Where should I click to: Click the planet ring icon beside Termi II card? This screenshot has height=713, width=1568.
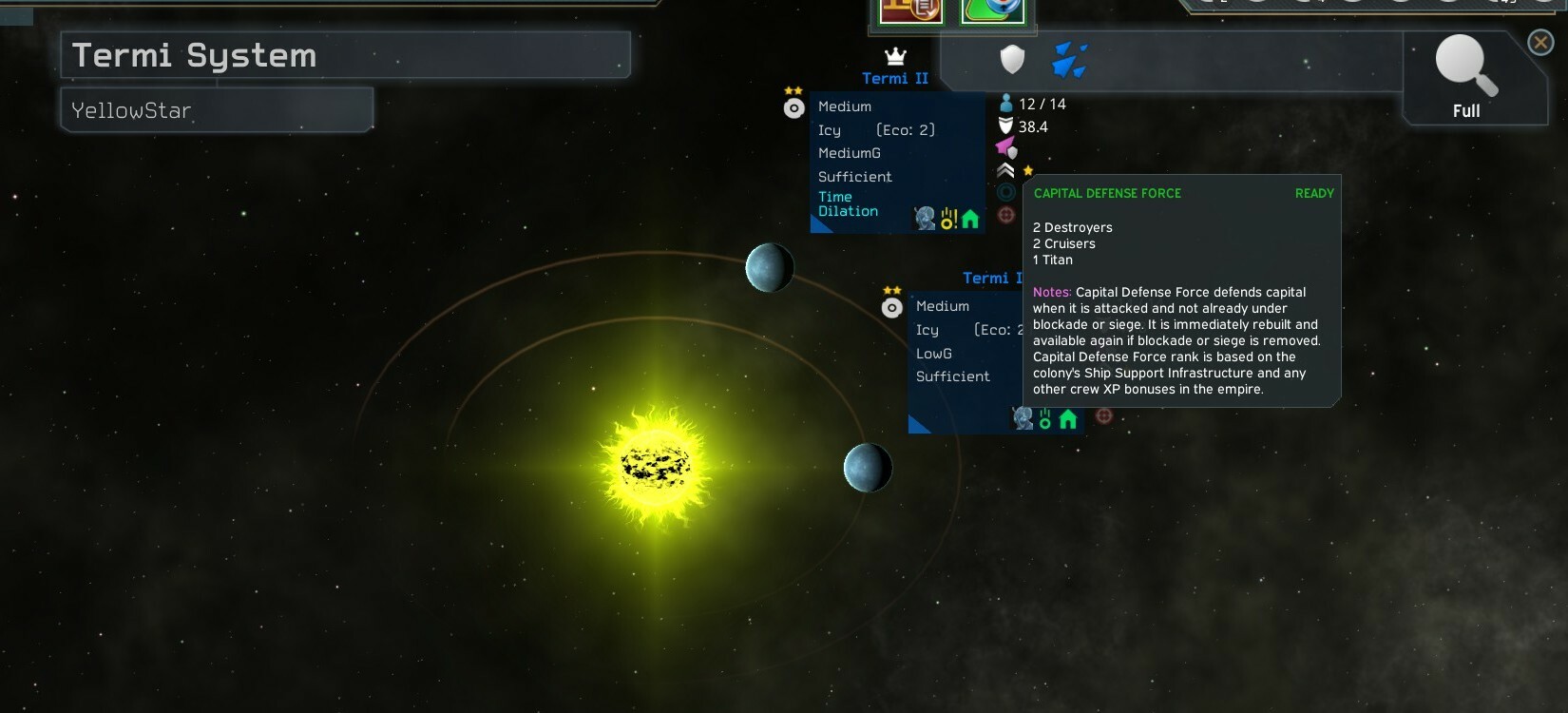(794, 108)
